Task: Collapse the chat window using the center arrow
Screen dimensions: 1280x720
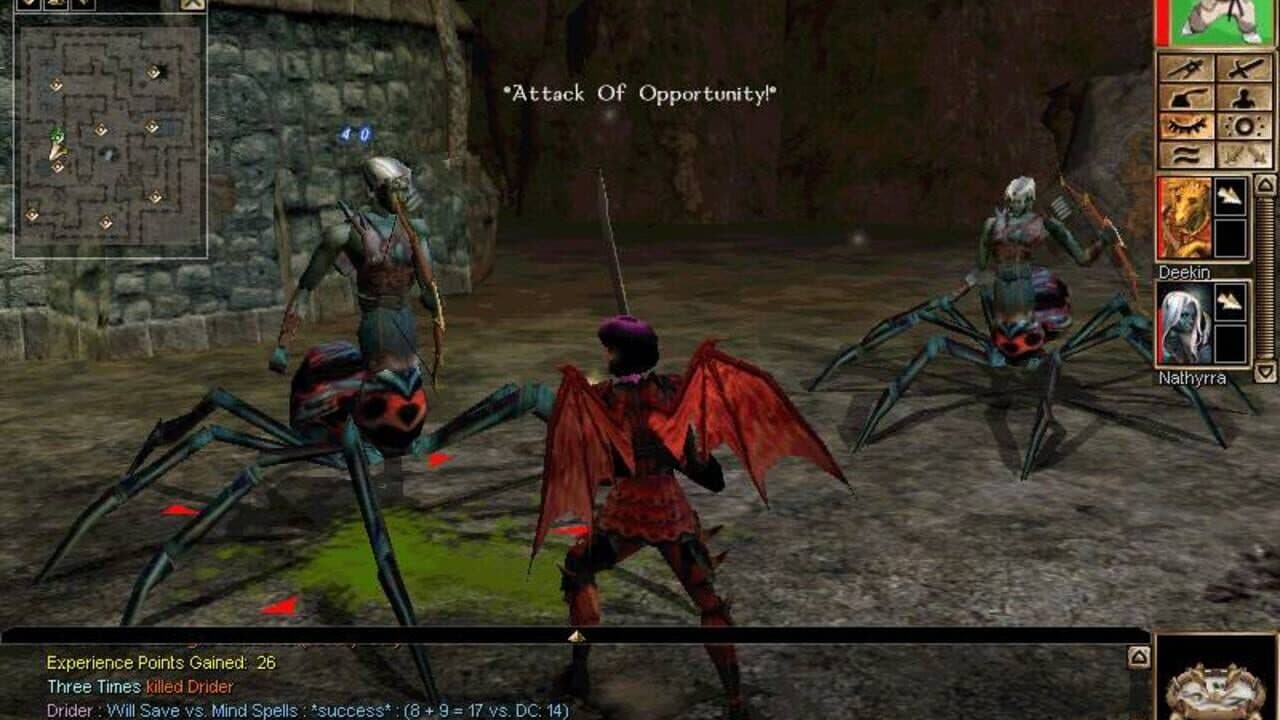Action: (576, 635)
